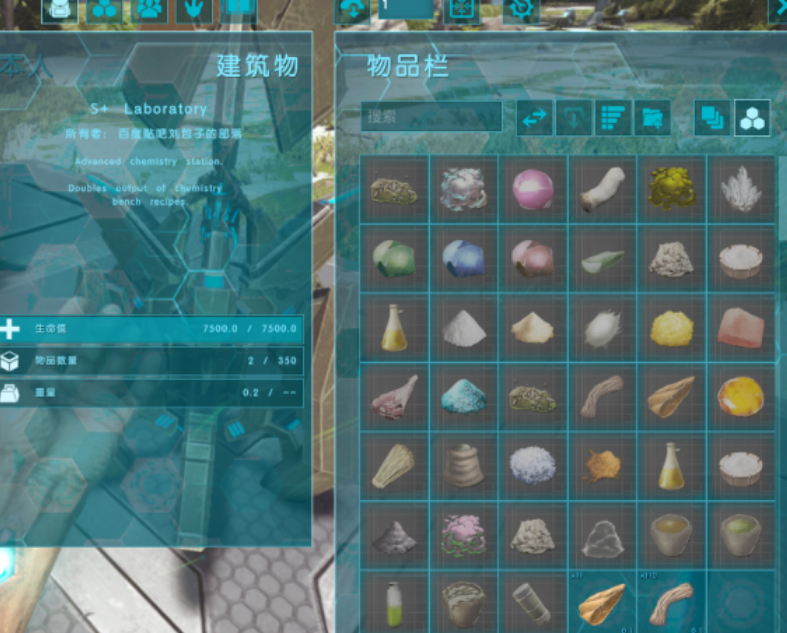Click the raw meat leg slot
Viewport: 787px width, 633px height.
click(394, 397)
